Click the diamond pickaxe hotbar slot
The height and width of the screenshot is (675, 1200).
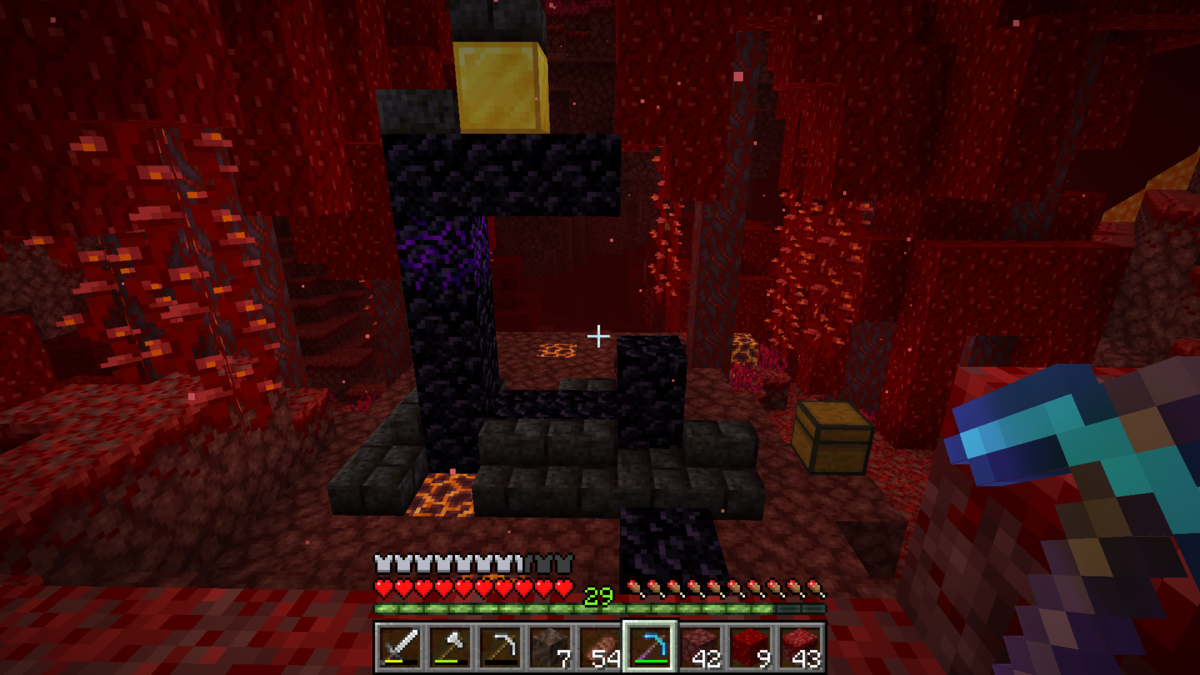650,647
